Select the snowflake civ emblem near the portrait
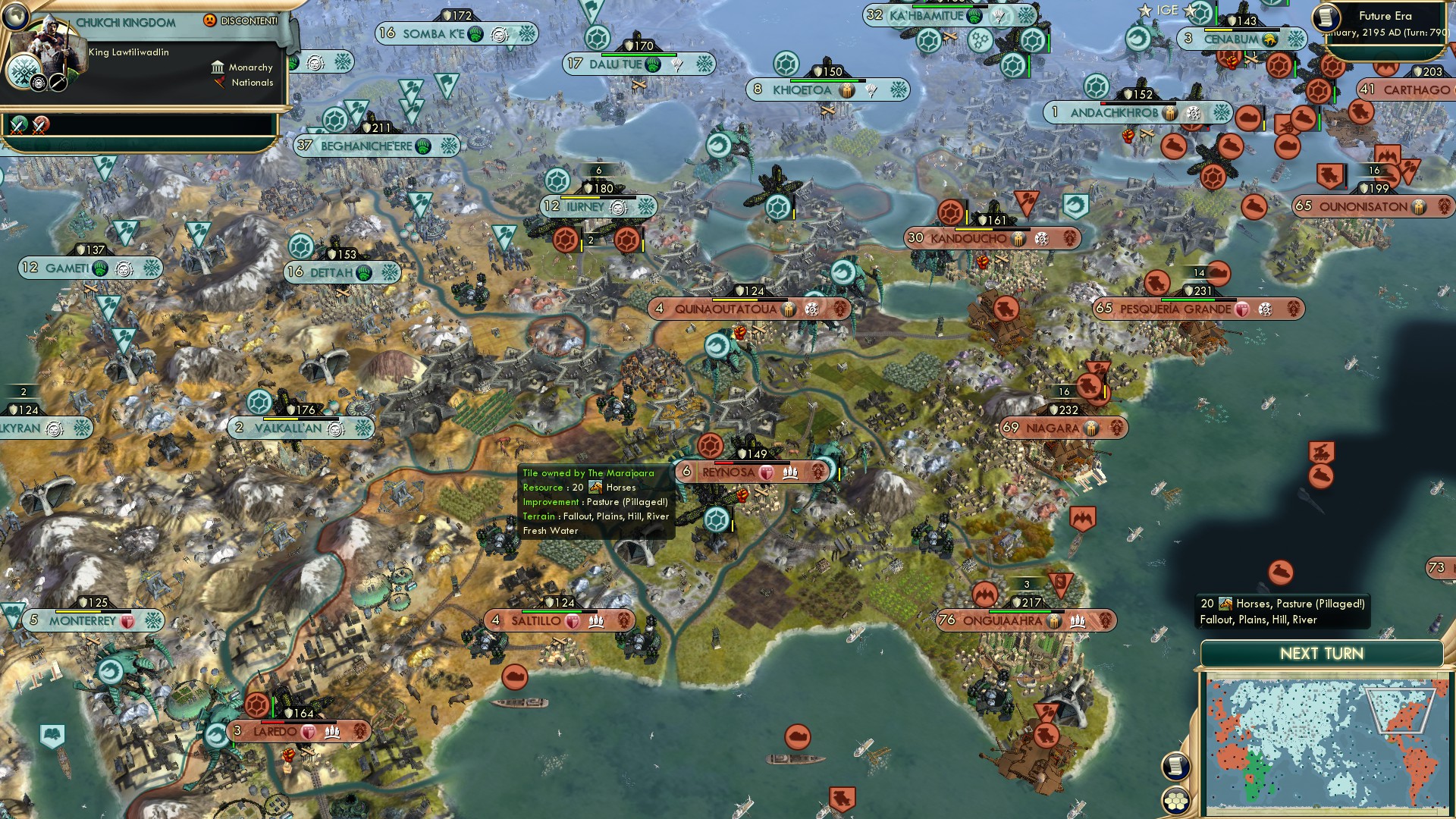Viewport: 1456px width, 819px height. pyautogui.click(x=23, y=71)
